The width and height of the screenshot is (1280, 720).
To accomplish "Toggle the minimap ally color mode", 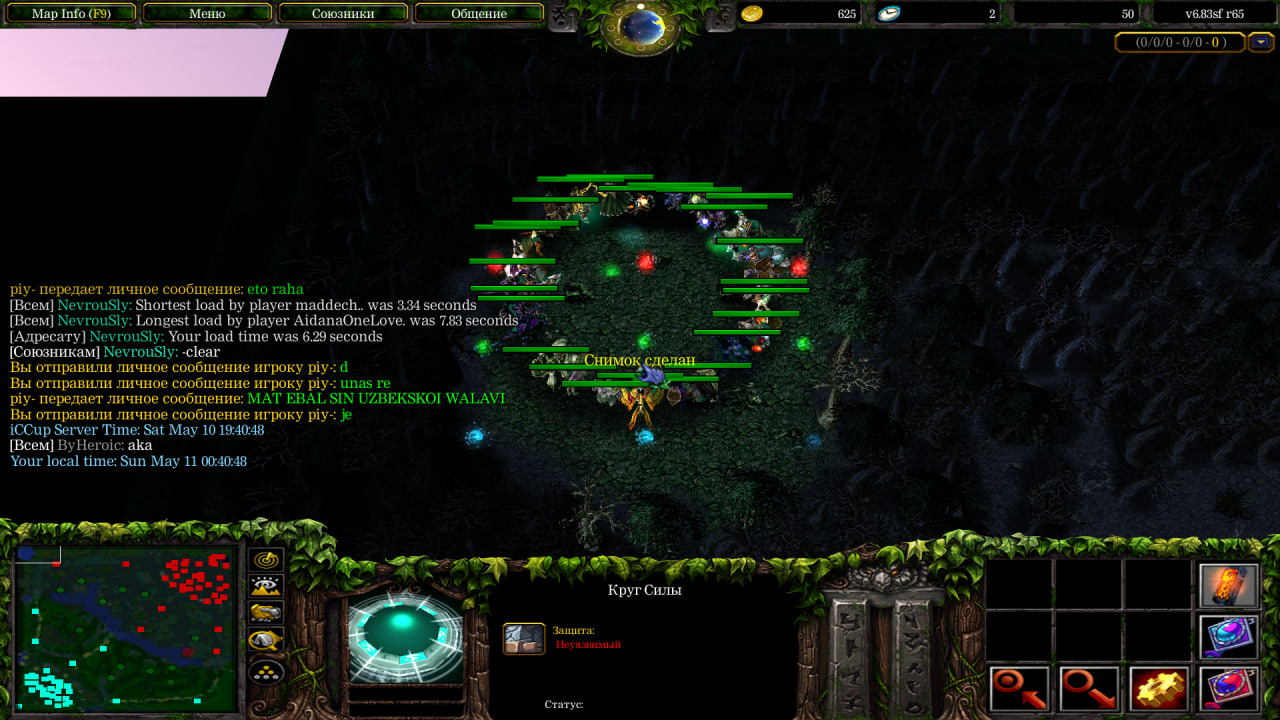I will pyautogui.click(x=266, y=613).
